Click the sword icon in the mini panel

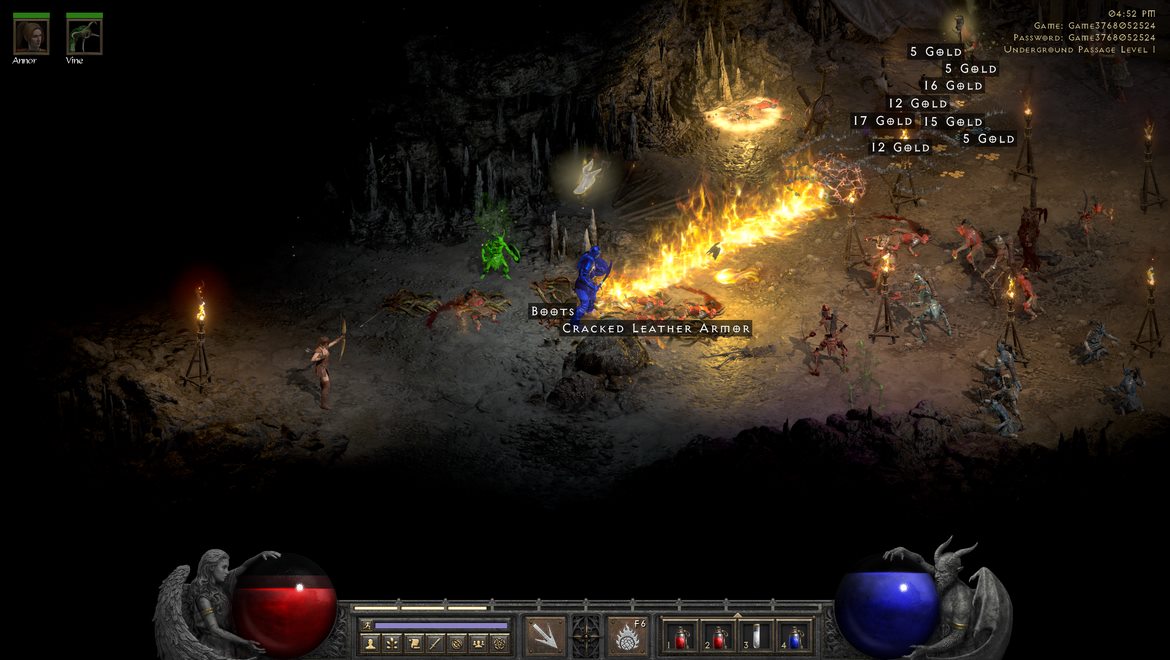[x=435, y=643]
